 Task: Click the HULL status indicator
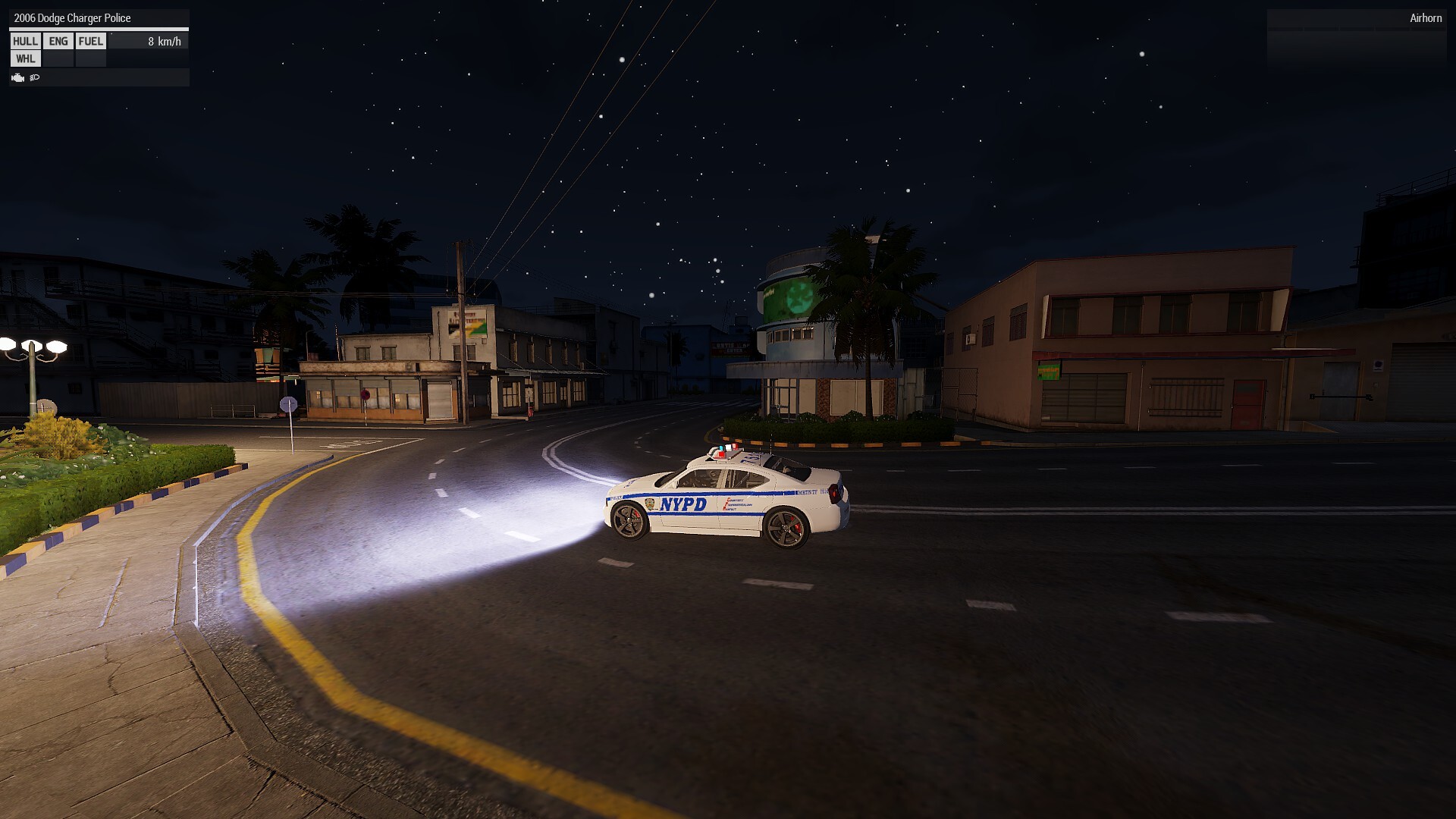(25, 42)
